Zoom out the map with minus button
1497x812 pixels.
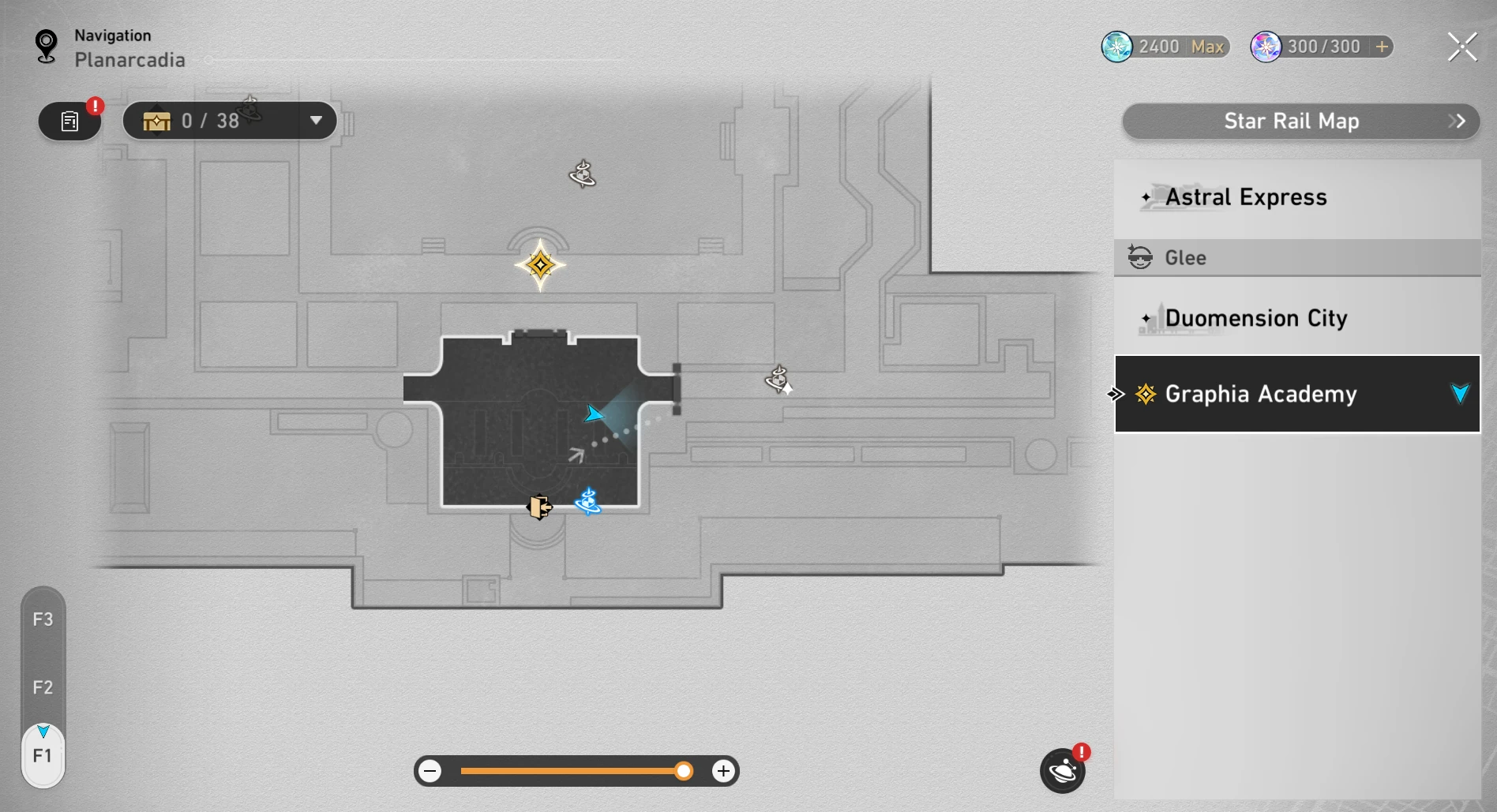(430, 771)
